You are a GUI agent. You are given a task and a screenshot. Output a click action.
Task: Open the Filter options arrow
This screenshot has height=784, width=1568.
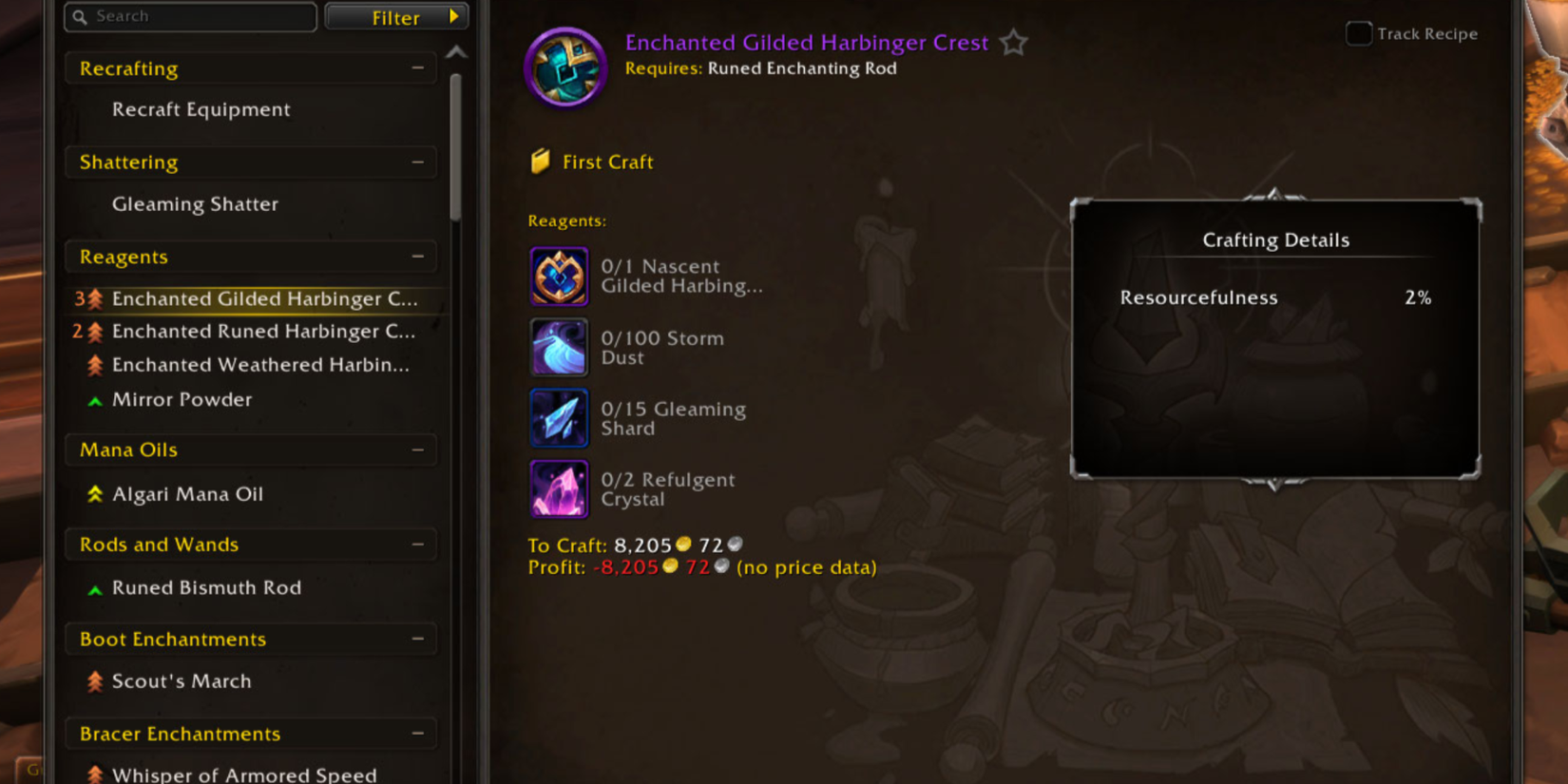[x=453, y=16]
